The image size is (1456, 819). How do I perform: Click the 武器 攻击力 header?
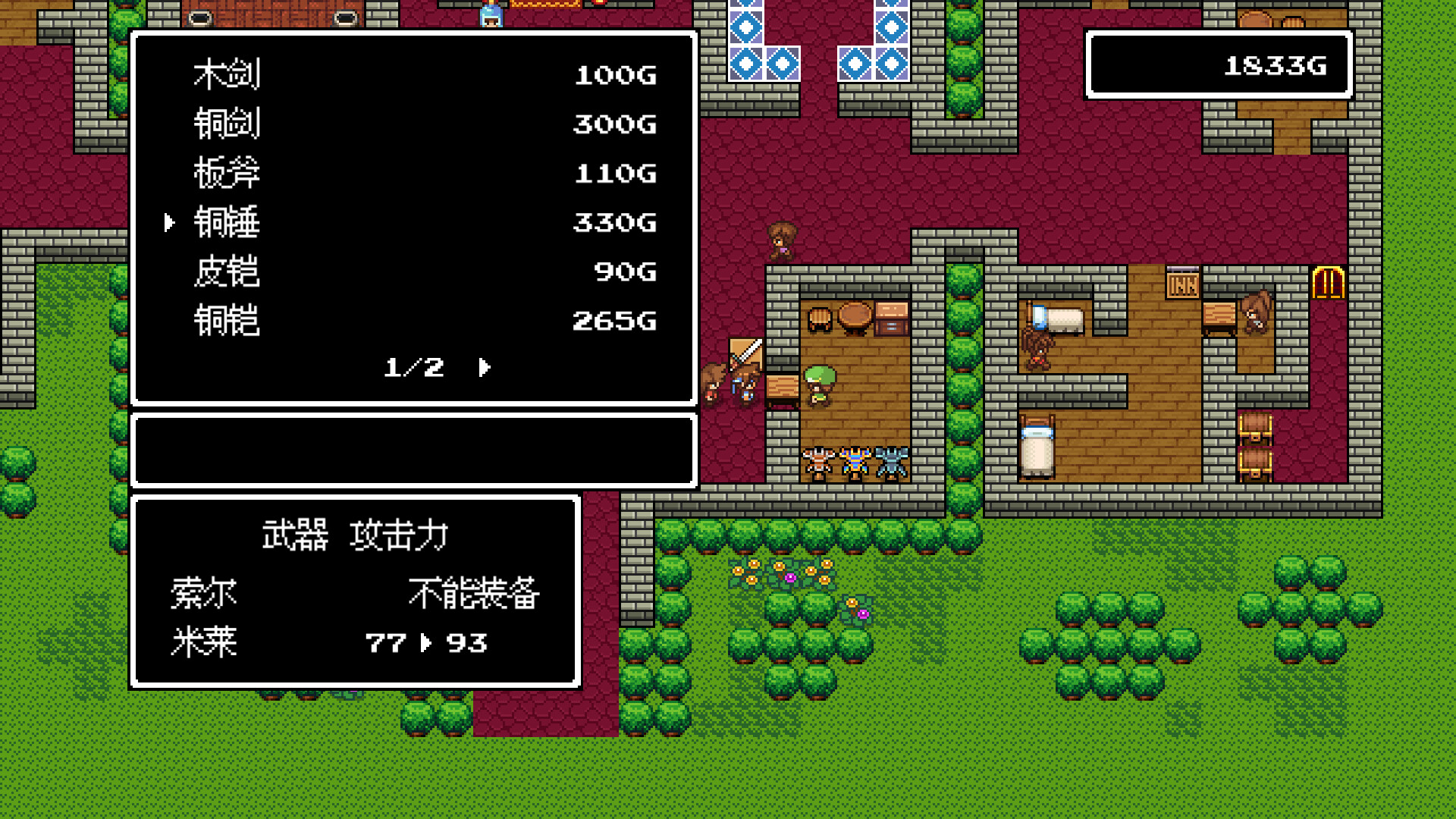[x=356, y=535]
